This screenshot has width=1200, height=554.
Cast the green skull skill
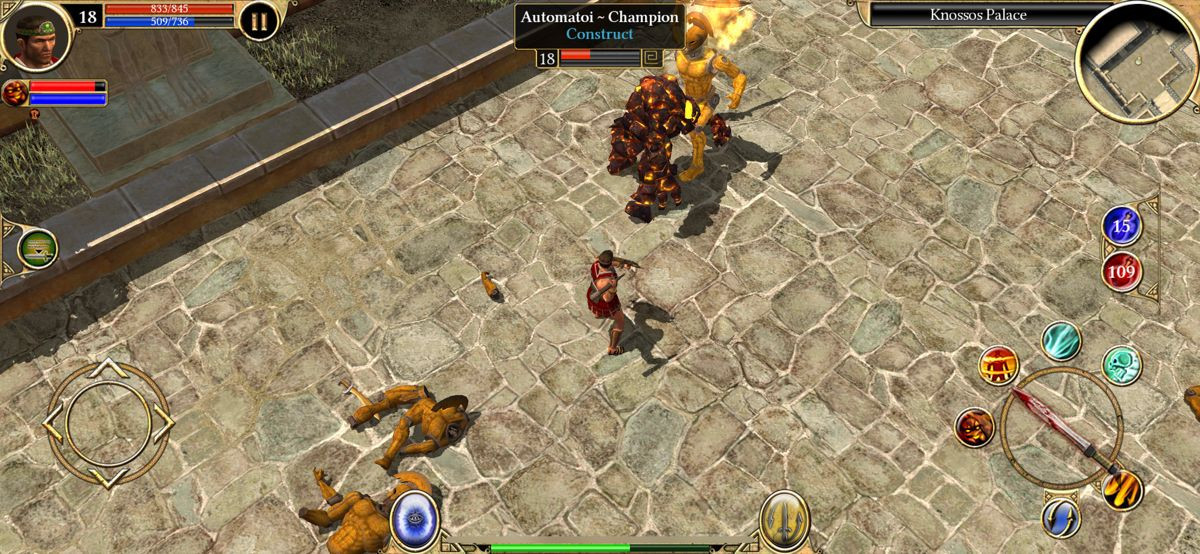[1121, 365]
